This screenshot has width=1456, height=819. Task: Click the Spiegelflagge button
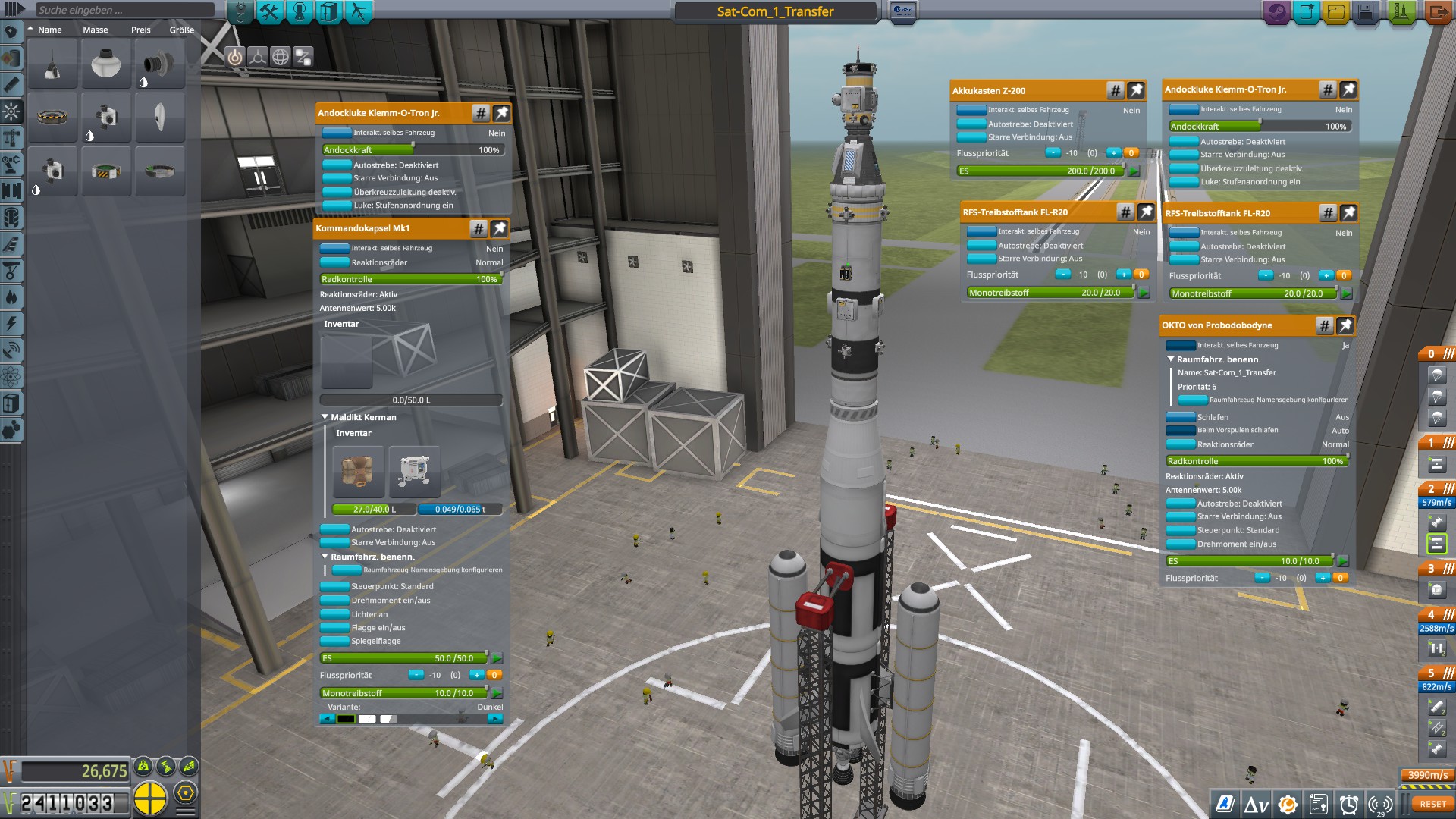click(334, 641)
